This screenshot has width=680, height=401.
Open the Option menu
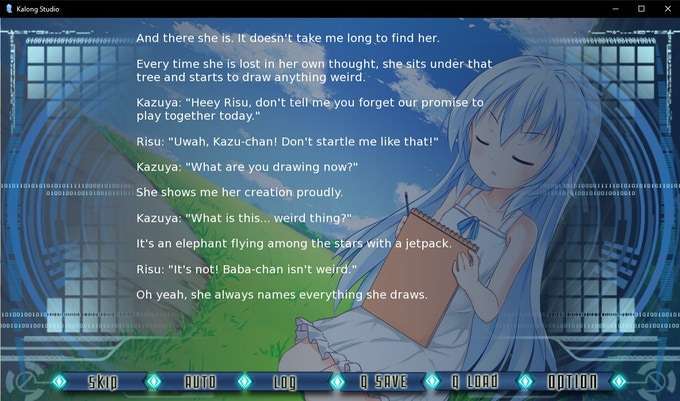point(572,381)
